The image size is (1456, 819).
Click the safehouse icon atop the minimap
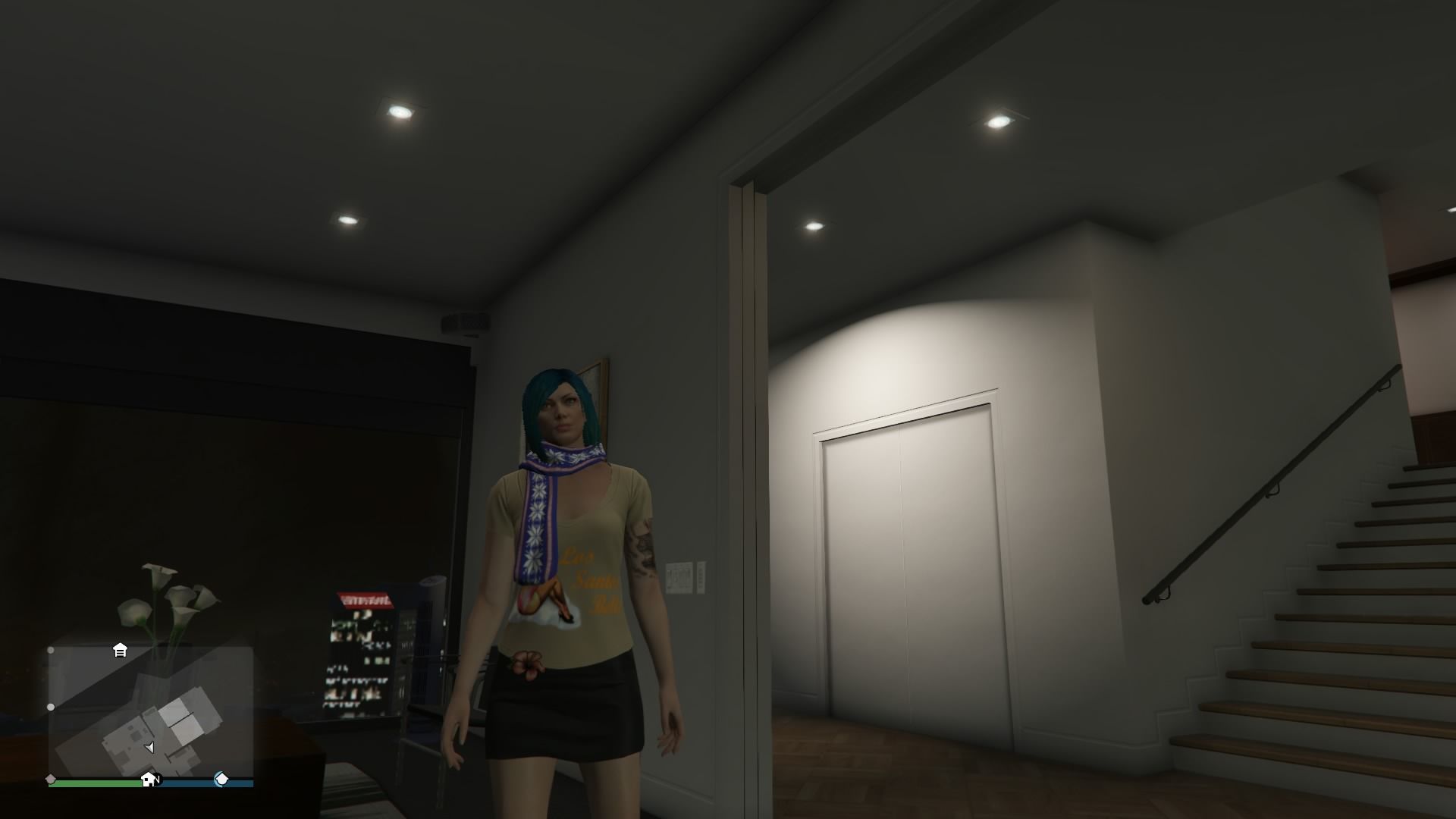[120, 651]
